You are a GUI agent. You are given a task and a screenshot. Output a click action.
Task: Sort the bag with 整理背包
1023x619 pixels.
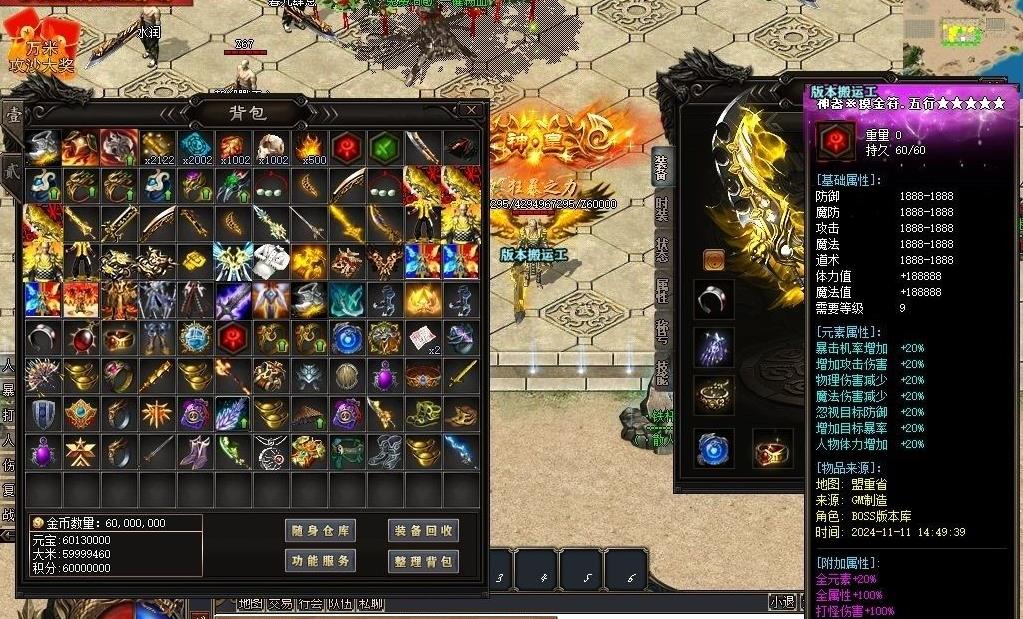(423, 561)
